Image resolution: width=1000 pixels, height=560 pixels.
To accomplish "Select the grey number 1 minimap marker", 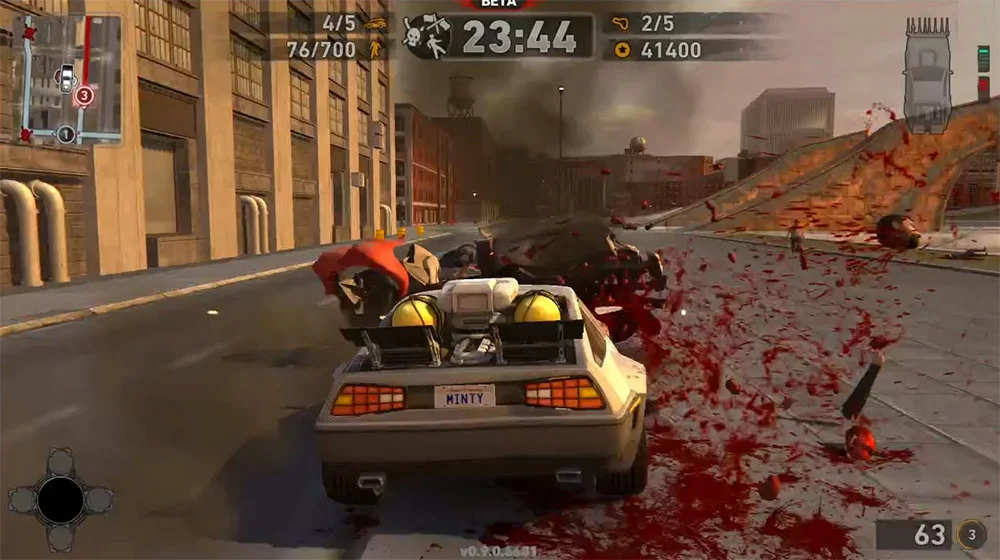I will [x=66, y=133].
